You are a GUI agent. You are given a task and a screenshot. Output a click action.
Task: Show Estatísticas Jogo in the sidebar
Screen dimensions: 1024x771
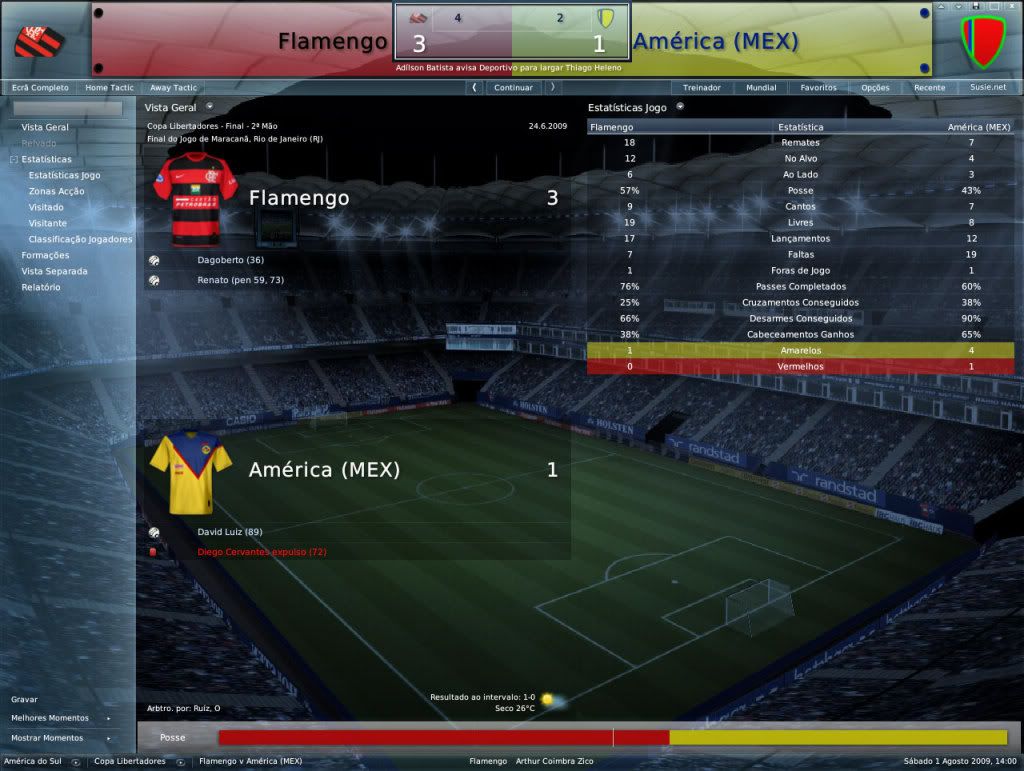coord(64,175)
